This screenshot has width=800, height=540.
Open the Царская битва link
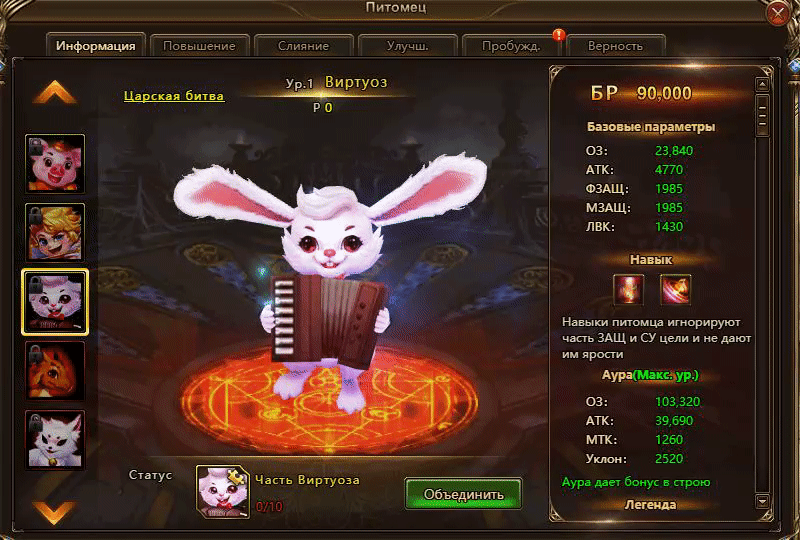click(x=174, y=96)
